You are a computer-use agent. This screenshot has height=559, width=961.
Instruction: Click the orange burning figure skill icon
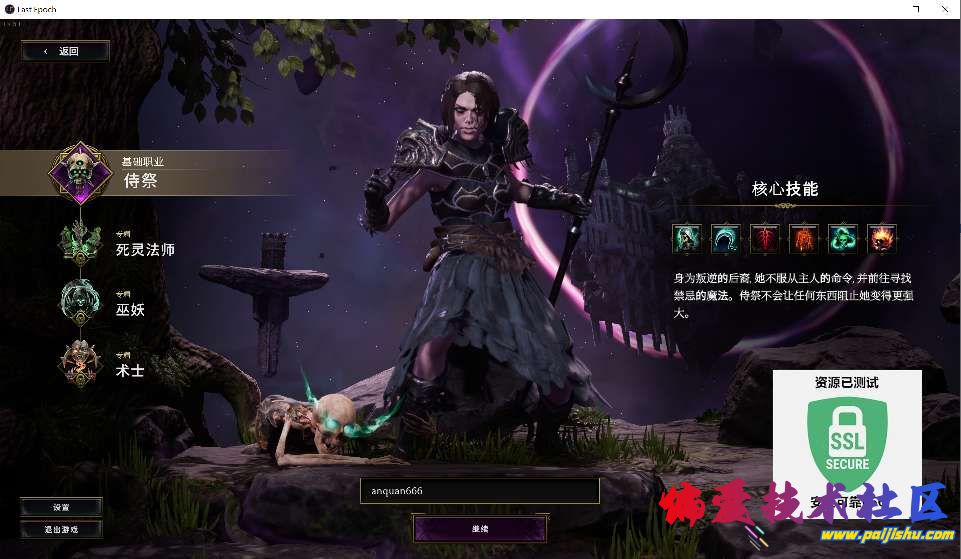point(804,239)
